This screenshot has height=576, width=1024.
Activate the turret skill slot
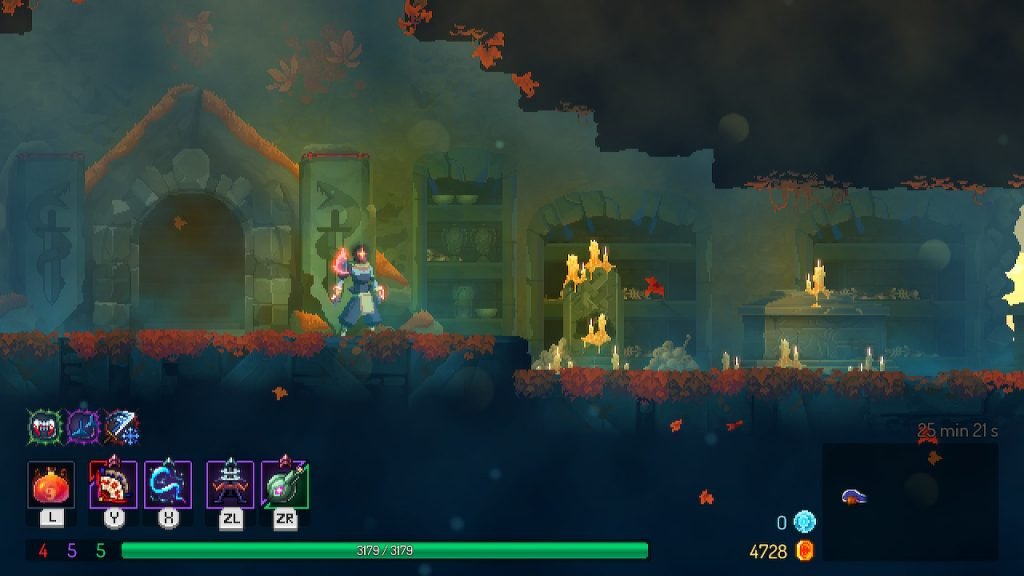[x=230, y=485]
